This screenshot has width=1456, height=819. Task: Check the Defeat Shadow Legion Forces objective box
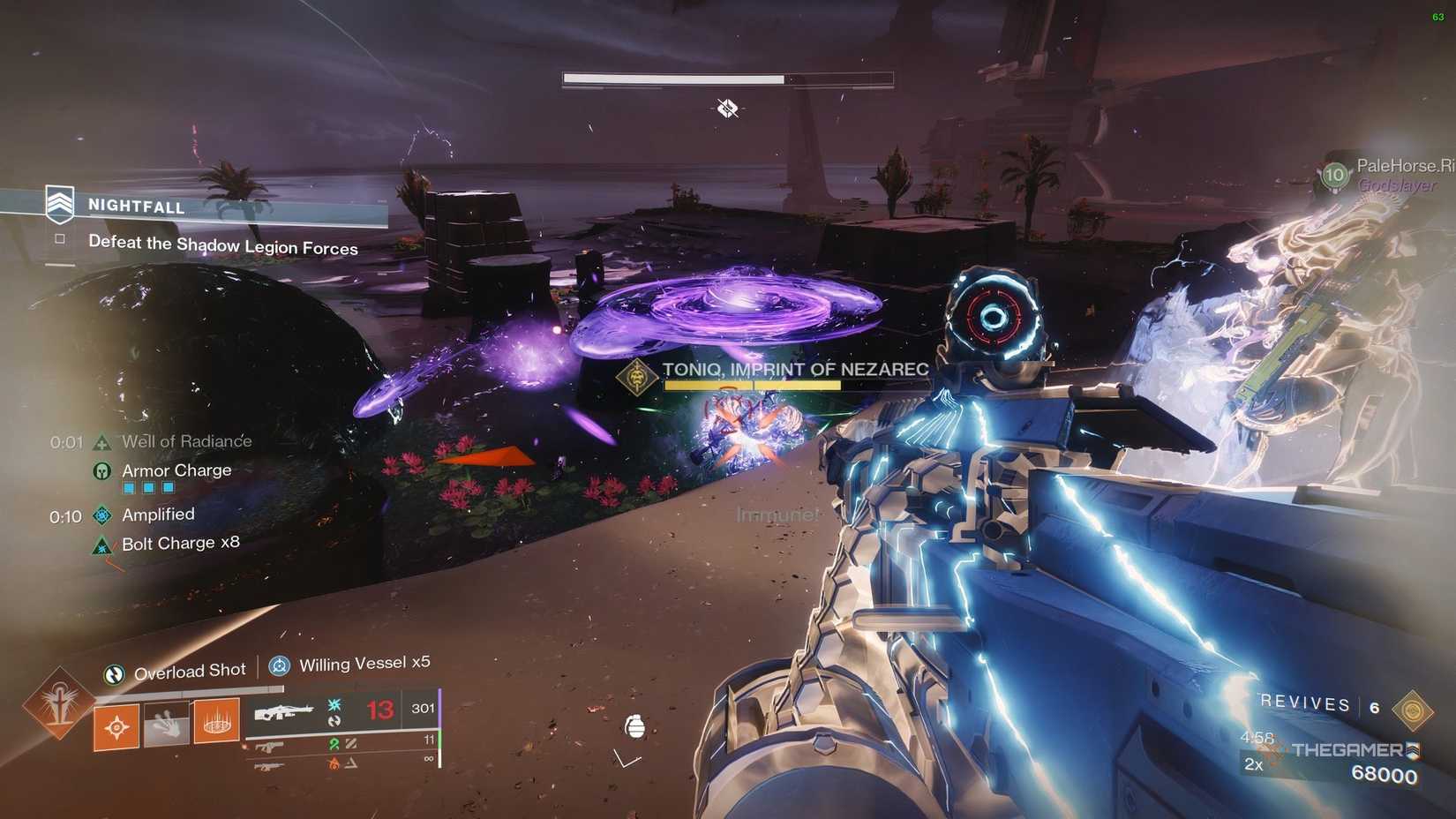[58, 238]
